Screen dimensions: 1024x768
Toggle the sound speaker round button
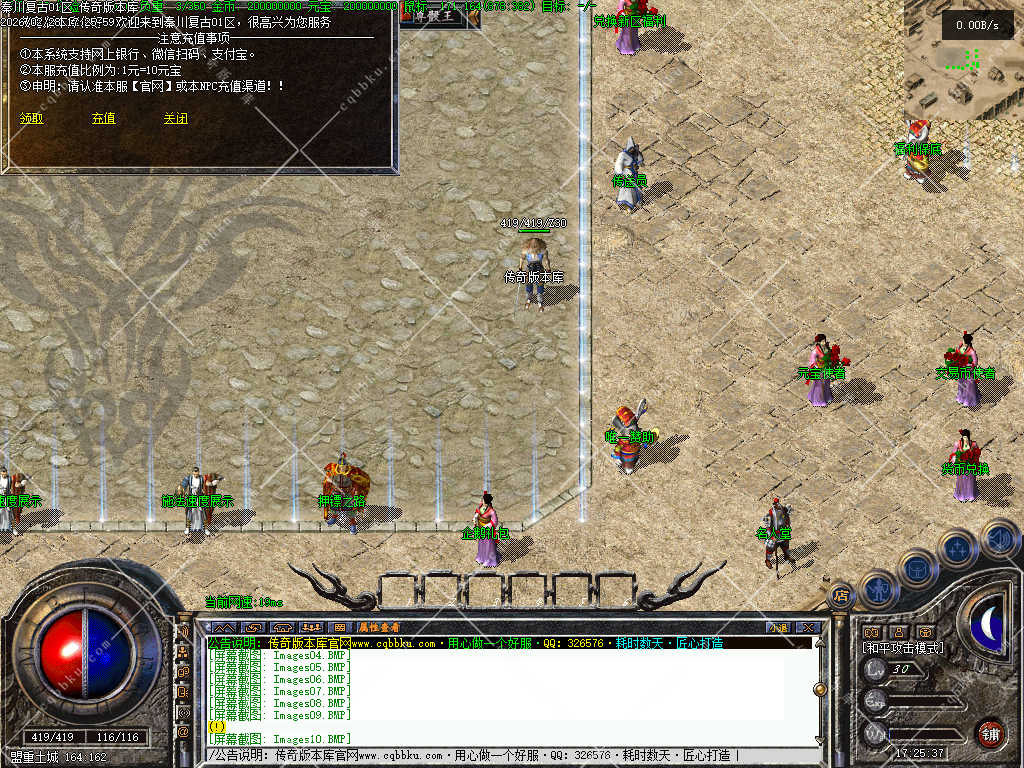coord(999,539)
